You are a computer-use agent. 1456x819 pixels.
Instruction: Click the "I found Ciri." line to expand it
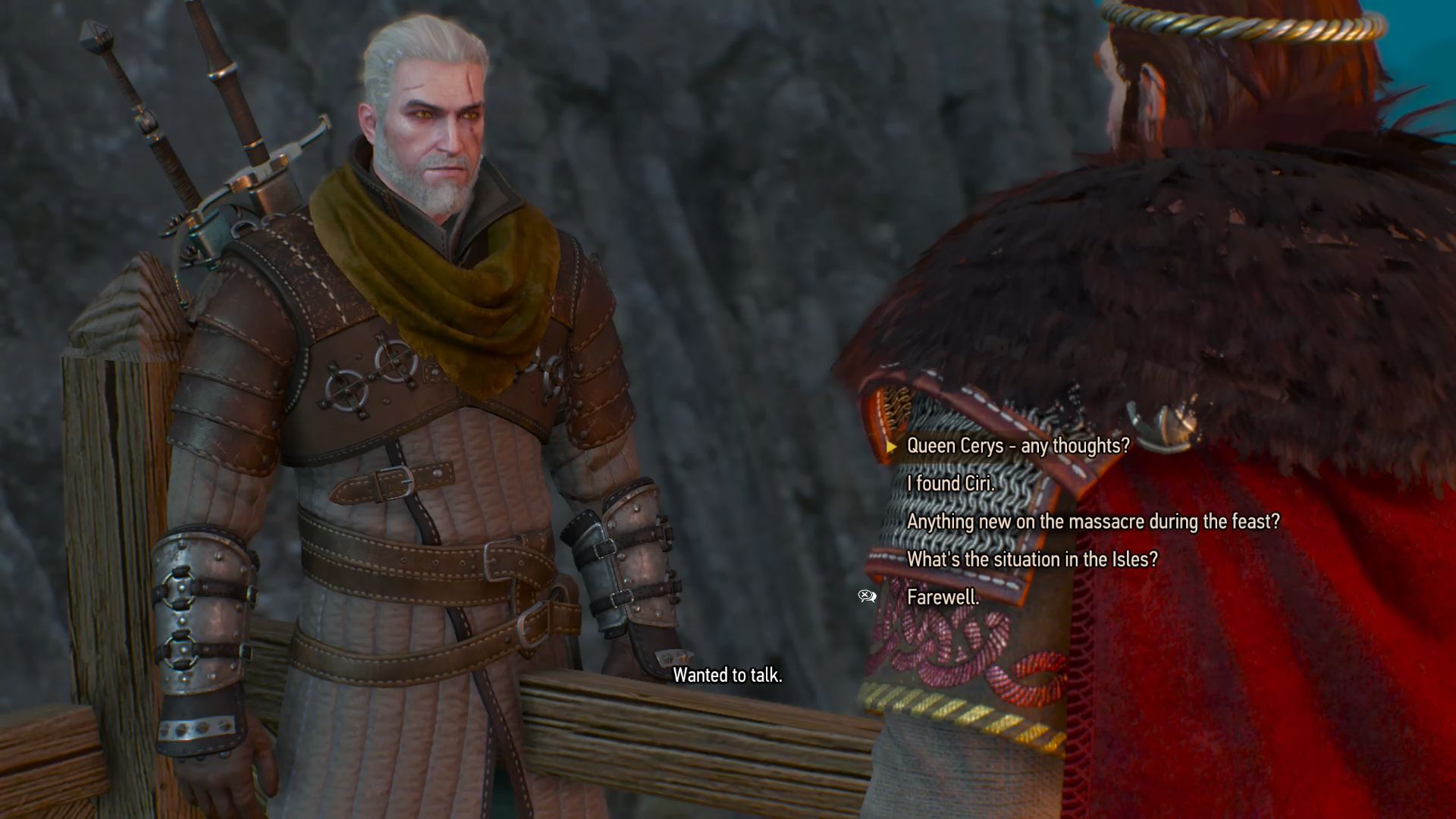click(x=950, y=485)
